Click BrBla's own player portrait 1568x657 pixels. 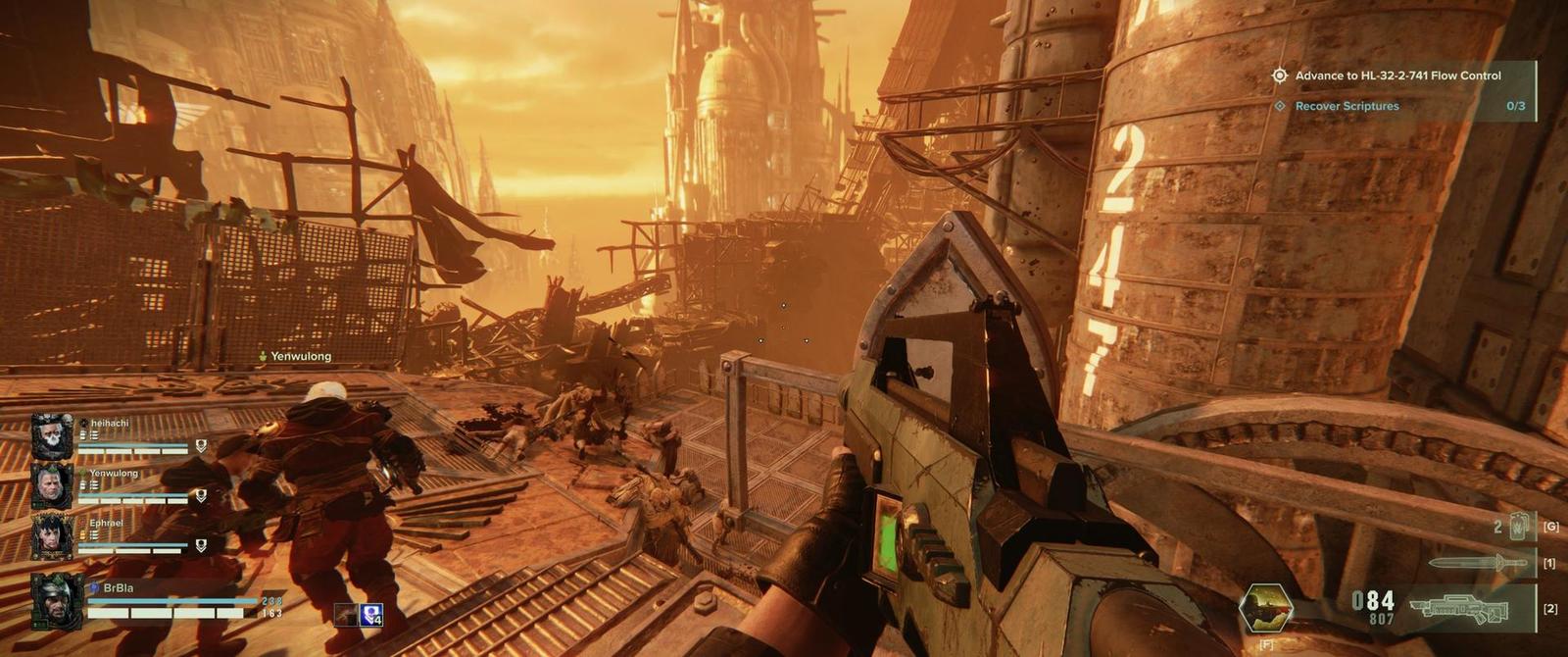point(56,600)
